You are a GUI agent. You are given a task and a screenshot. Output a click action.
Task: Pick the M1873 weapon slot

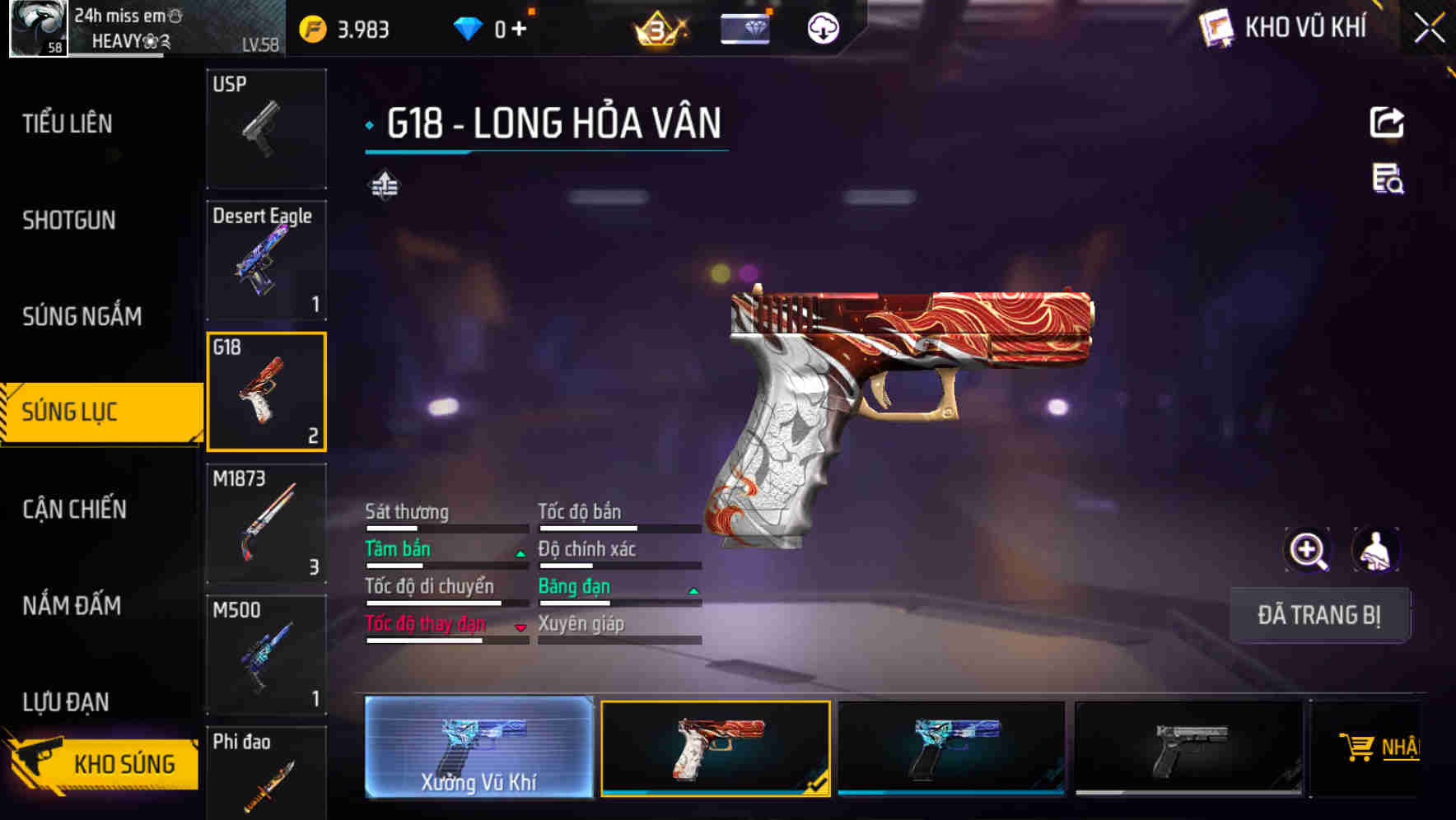click(266, 524)
